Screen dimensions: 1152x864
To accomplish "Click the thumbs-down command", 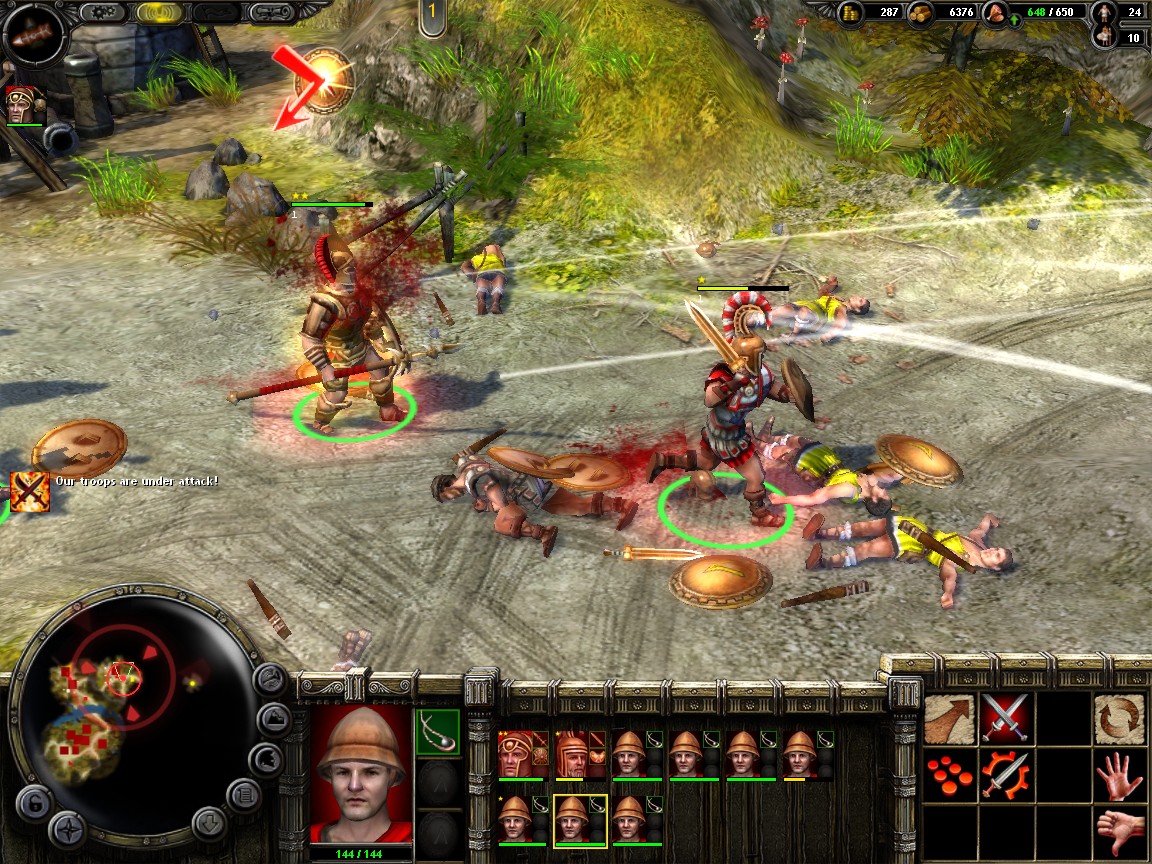I will (1119, 831).
